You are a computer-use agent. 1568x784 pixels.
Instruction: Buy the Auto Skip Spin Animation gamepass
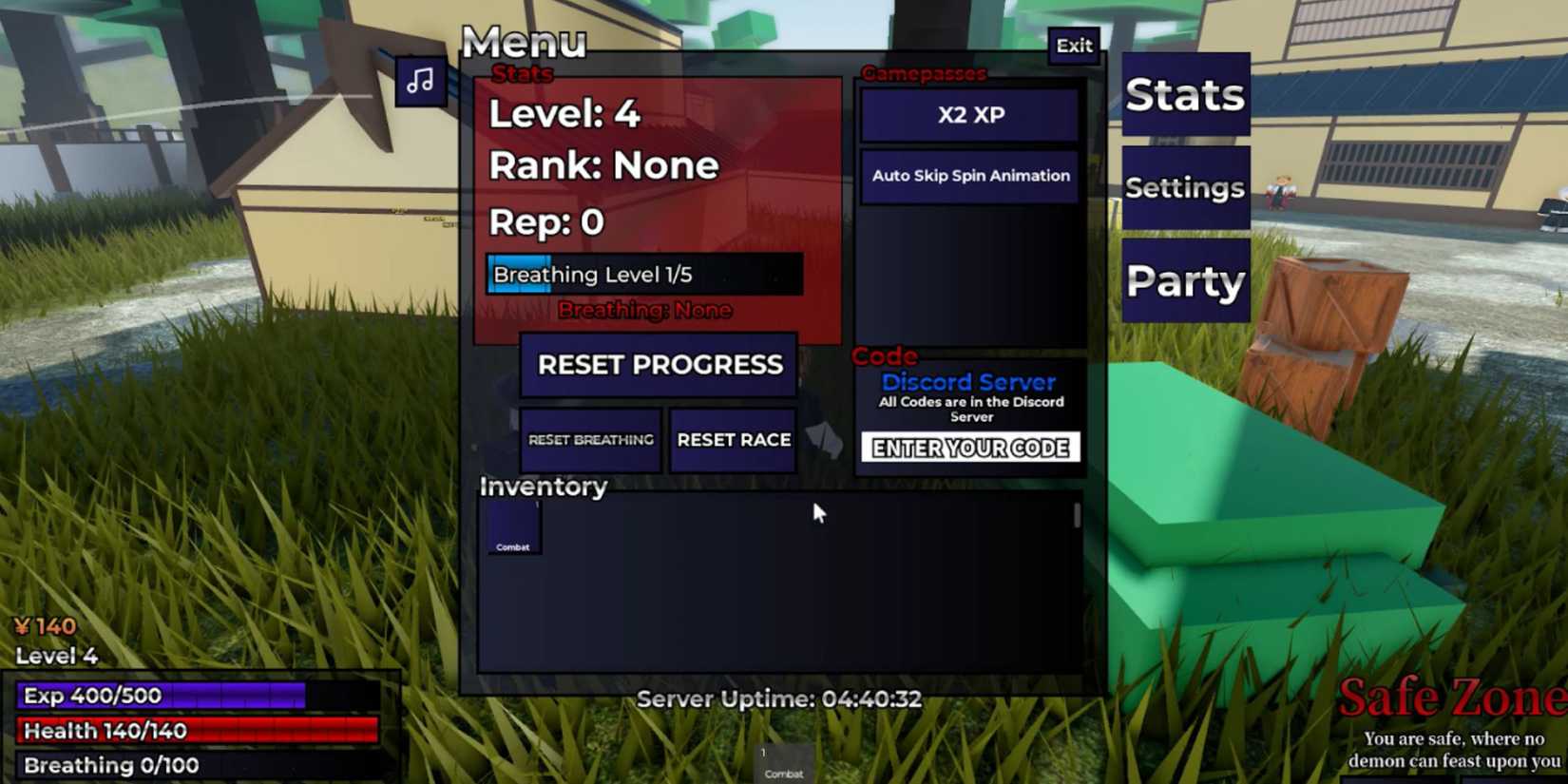point(968,175)
